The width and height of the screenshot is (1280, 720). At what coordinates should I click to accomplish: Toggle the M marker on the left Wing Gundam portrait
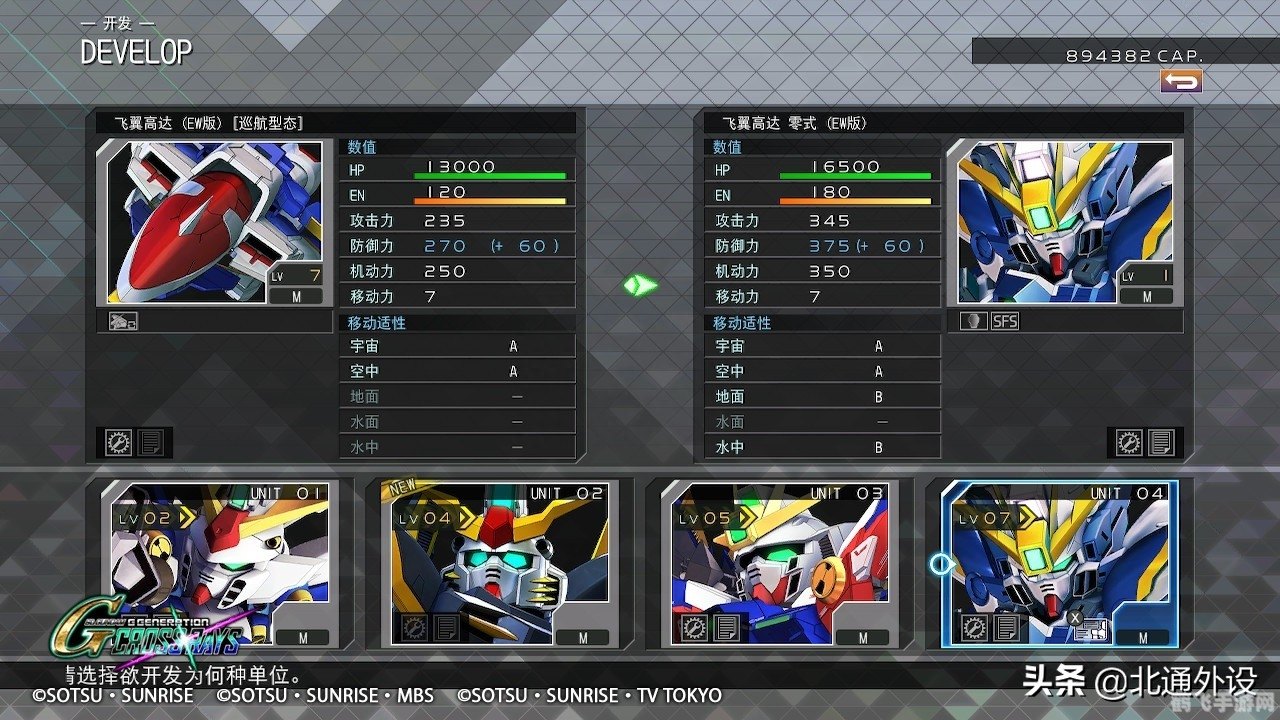pos(297,296)
